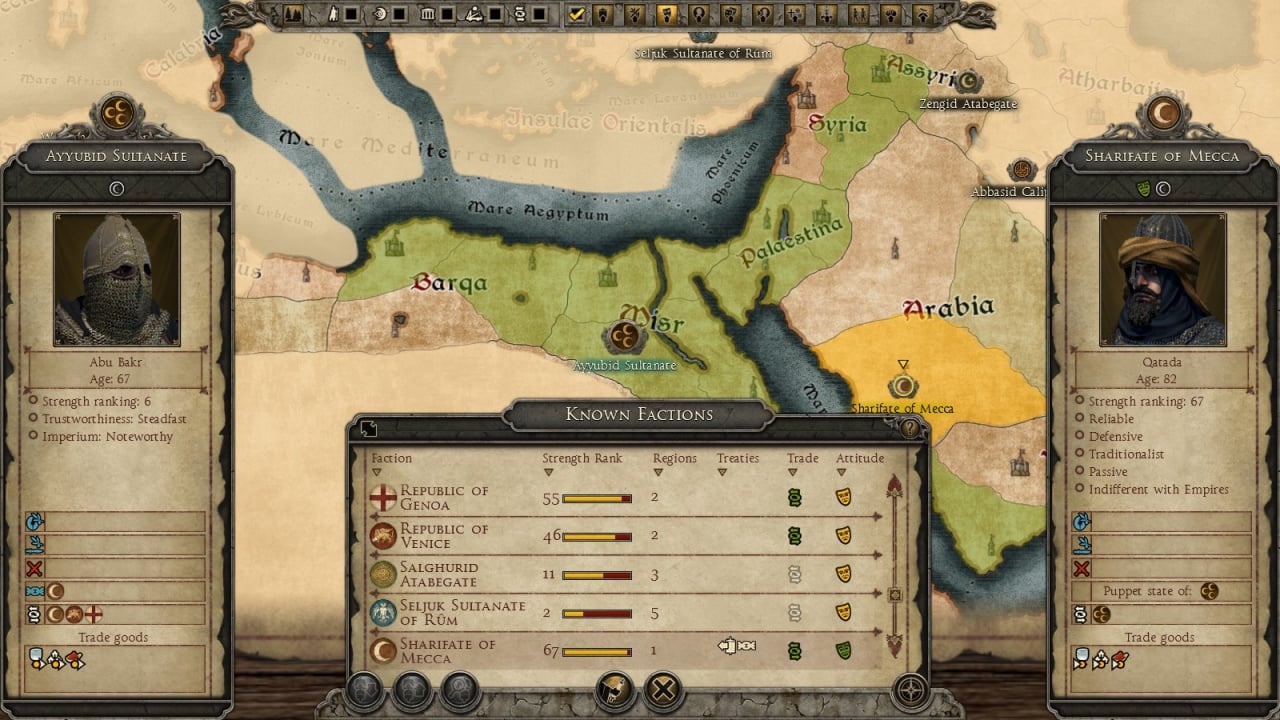Viewport: 1280px width, 720px height.
Task: Close the Known Factions panel with X
Action: (x=662, y=689)
